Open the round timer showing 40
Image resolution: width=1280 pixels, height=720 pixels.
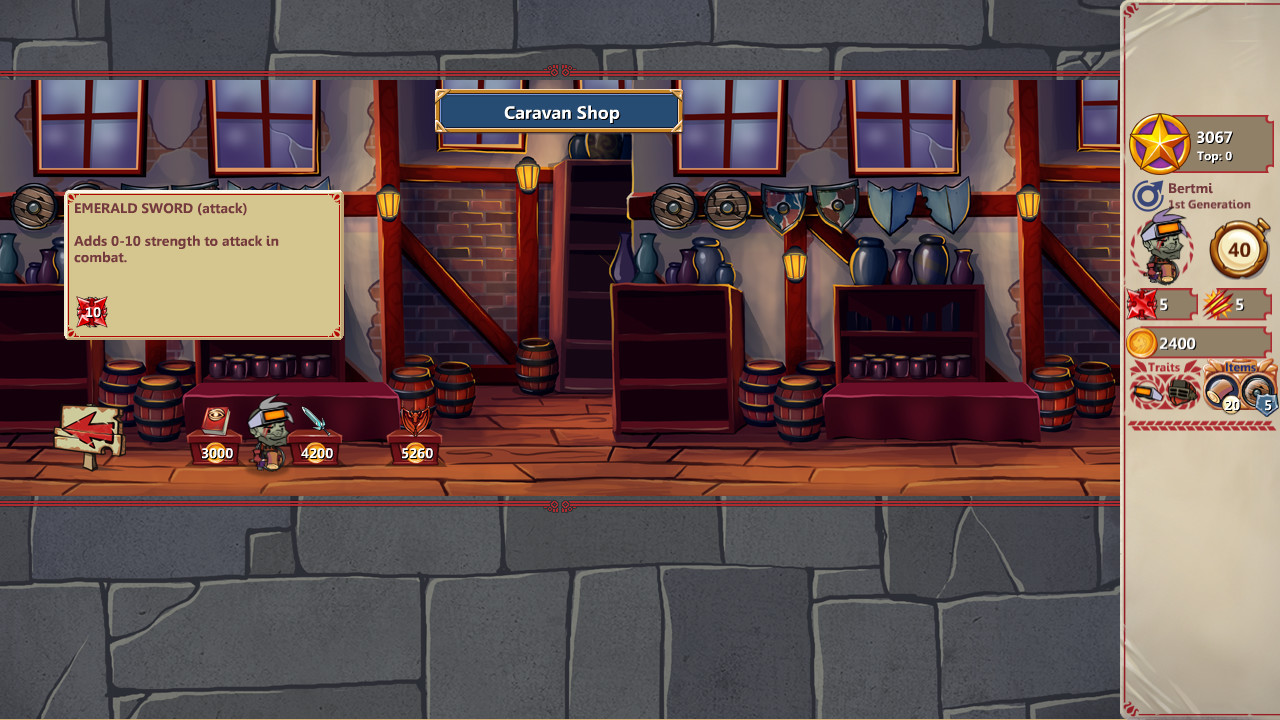tap(1237, 249)
